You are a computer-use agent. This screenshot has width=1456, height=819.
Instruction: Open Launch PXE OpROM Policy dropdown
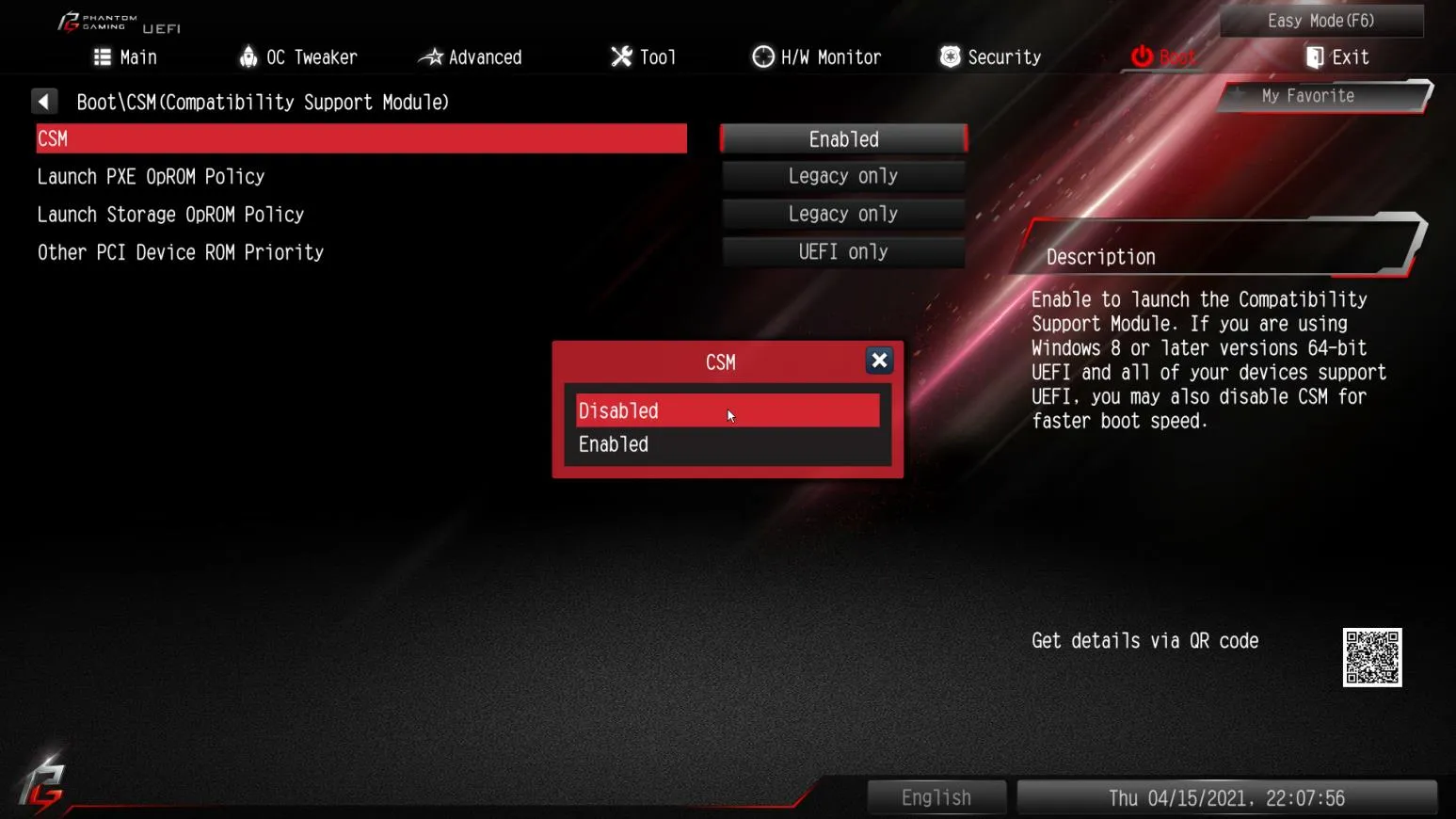tap(843, 176)
